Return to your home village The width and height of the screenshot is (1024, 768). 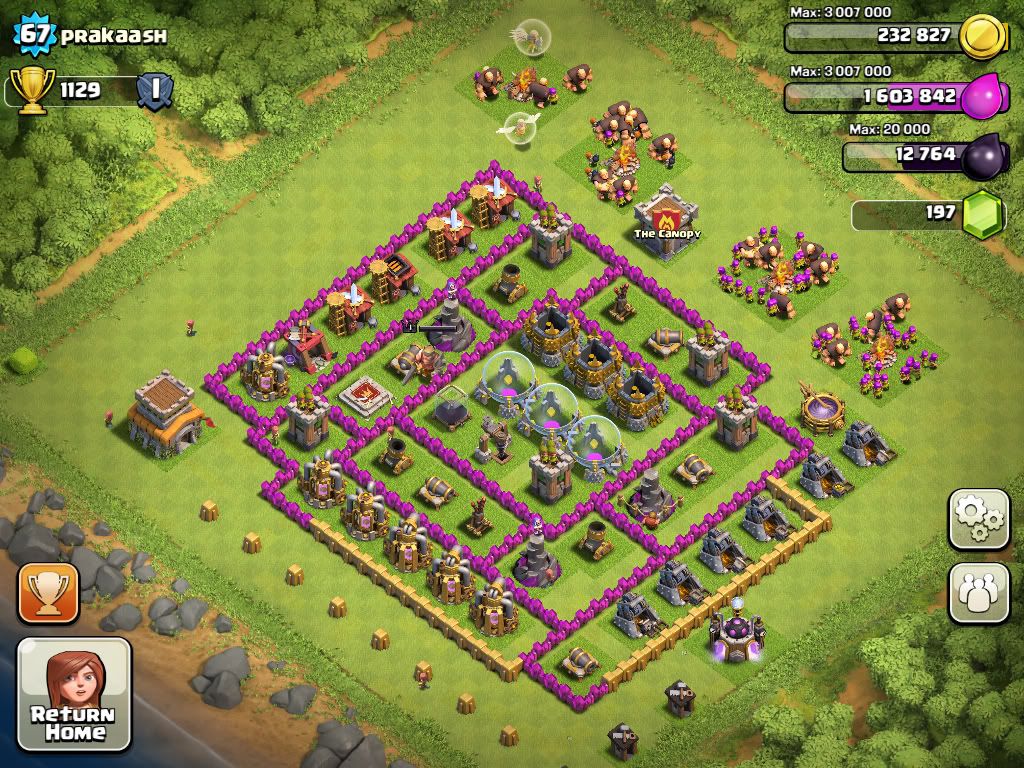[x=75, y=694]
